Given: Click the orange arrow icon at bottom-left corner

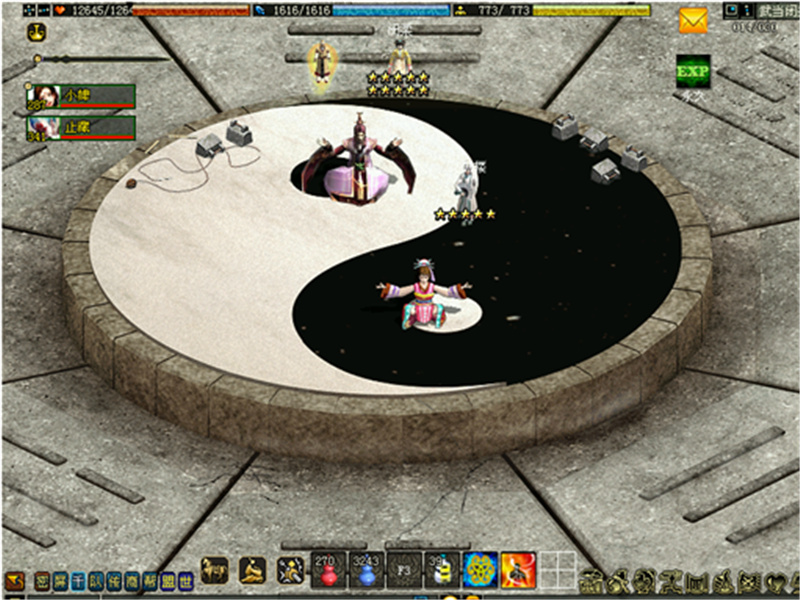Looking at the screenshot, I should [x=14, y=579].
